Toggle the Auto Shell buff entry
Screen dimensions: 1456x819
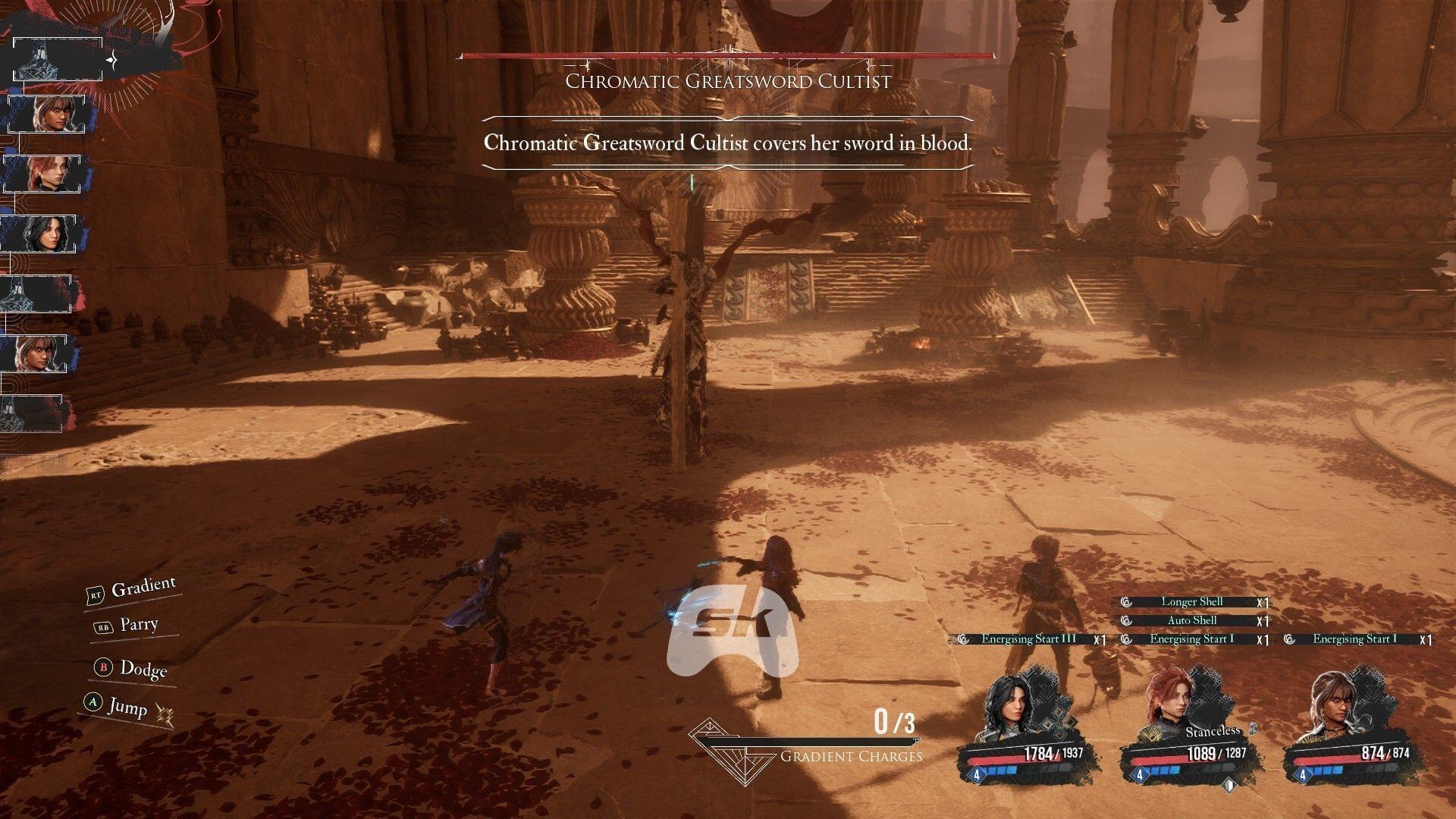pos(1192,620)
